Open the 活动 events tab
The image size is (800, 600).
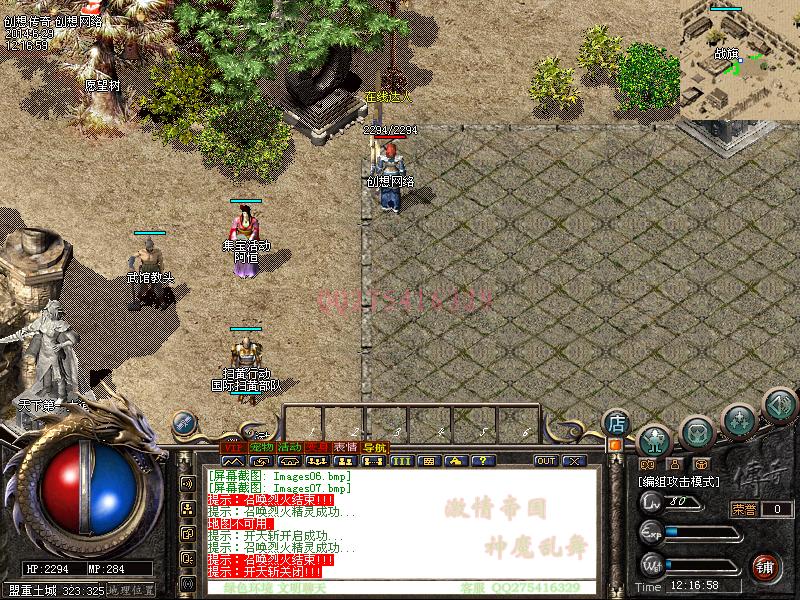pyautogui.click(x=290, y=447)
